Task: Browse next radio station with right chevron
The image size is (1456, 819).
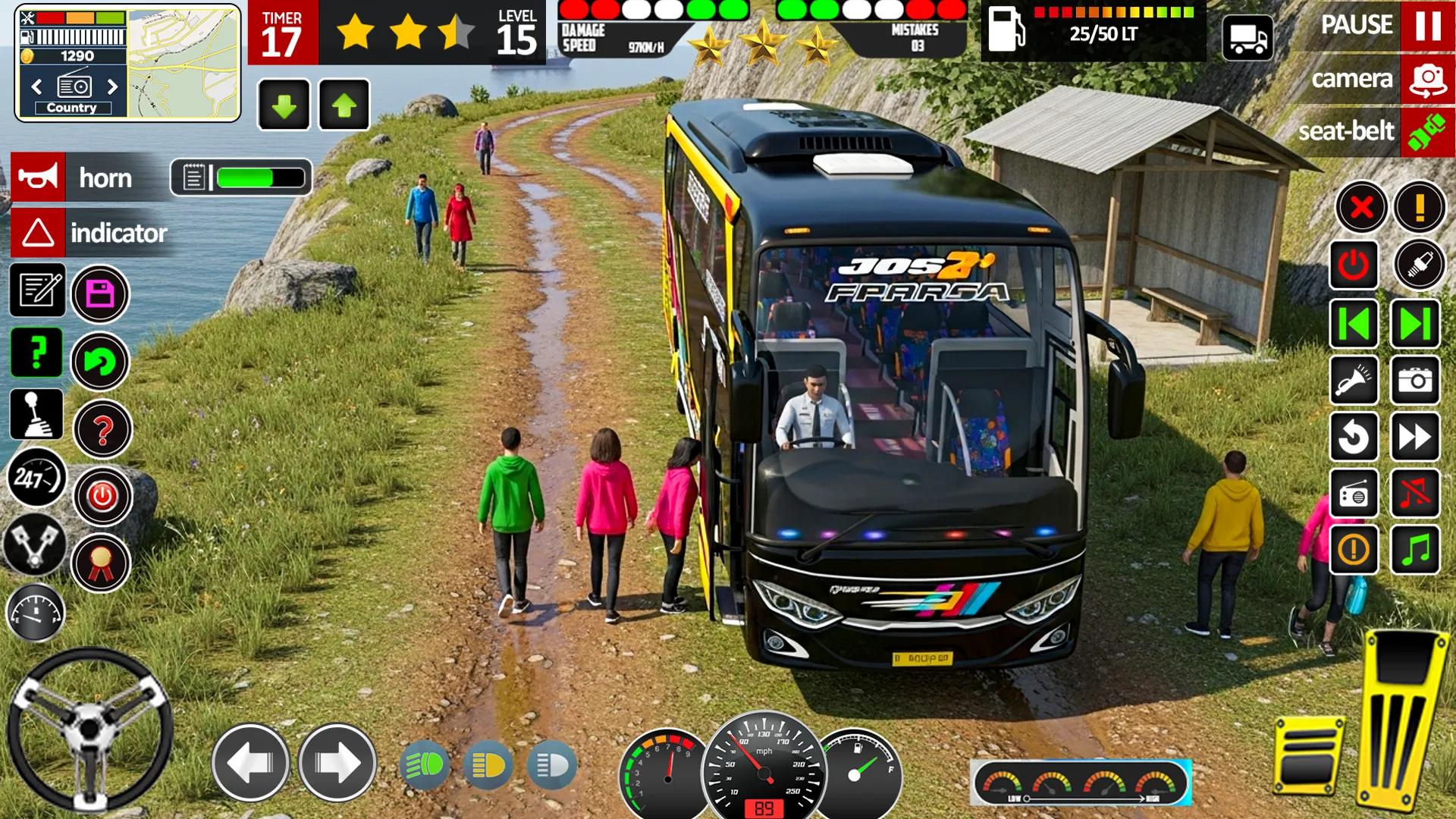Action: (x=114, y=87)
